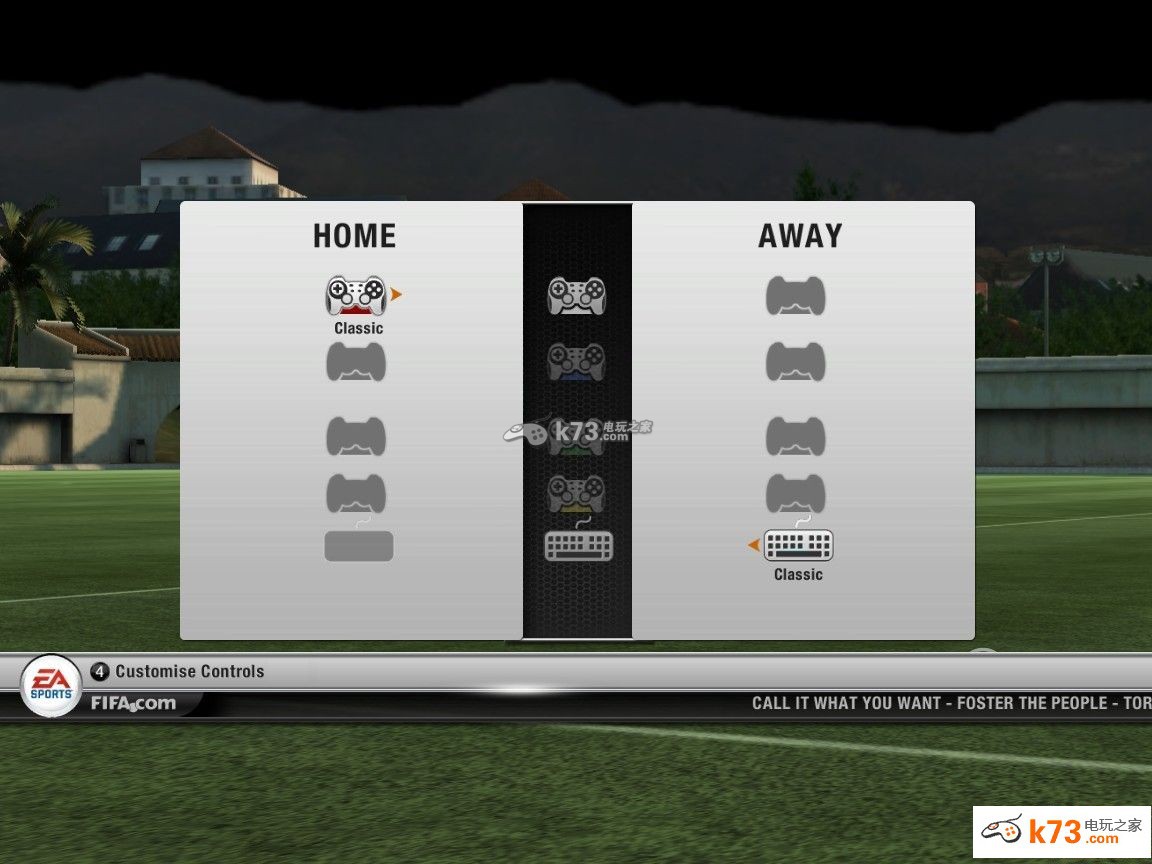Select the Classic keyboard under AWAY
The width and height of the screenshot is (1152, 864).
tap(798, 545)
